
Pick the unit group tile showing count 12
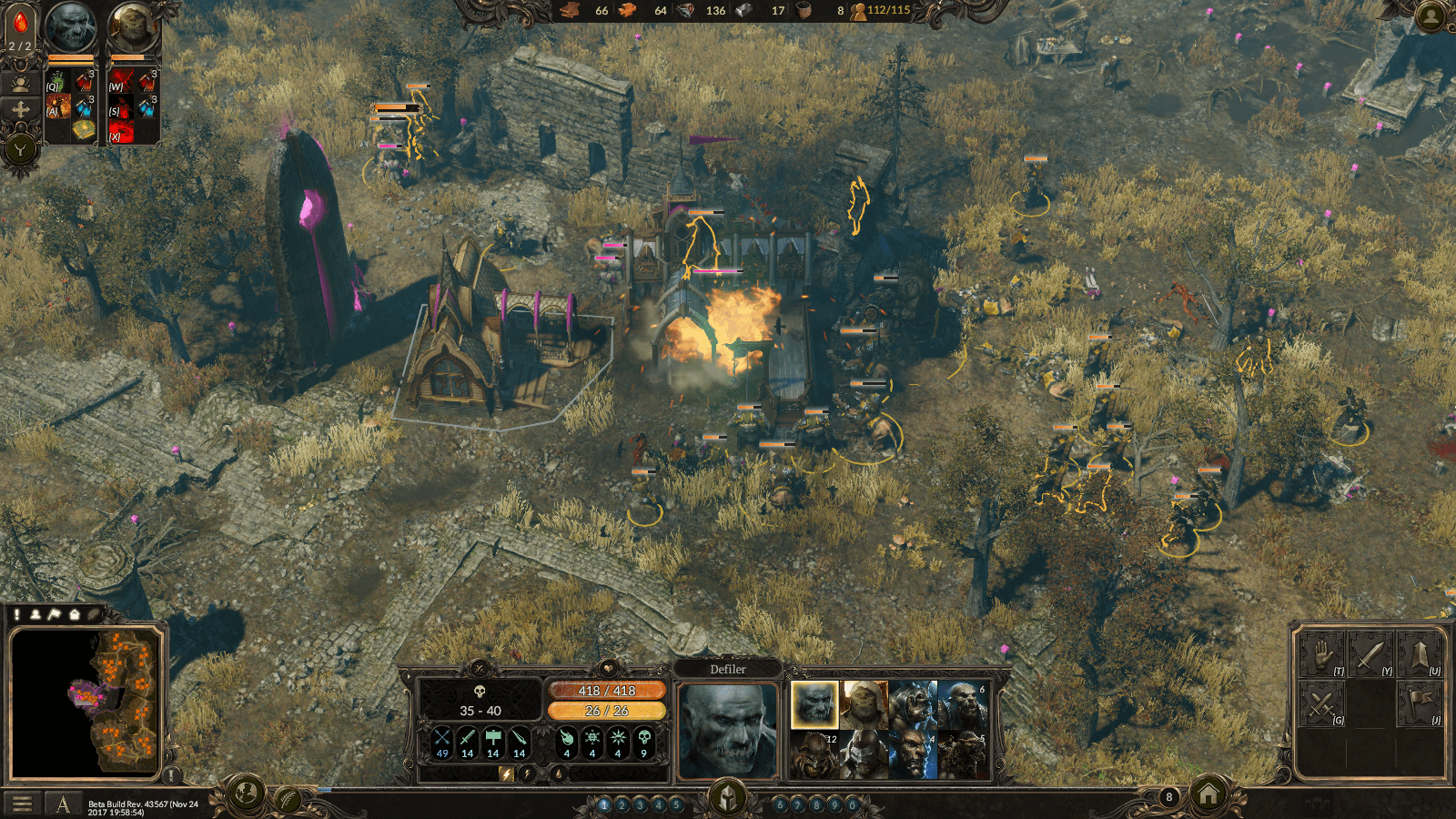coord(814,754)
